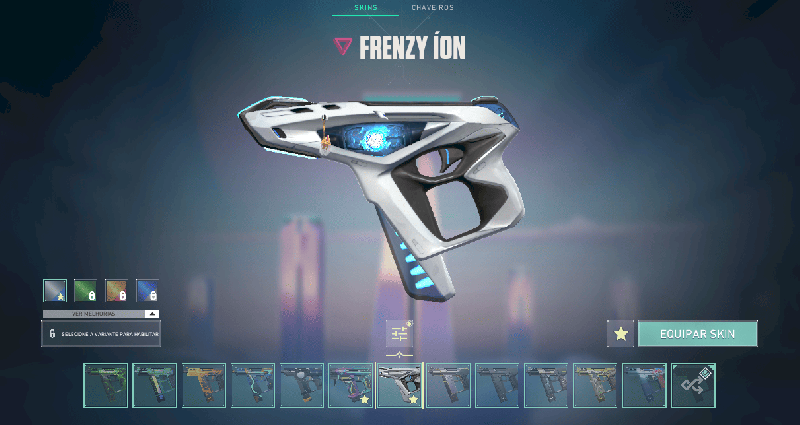Select the silver default color variant

[x=54, y=290]
